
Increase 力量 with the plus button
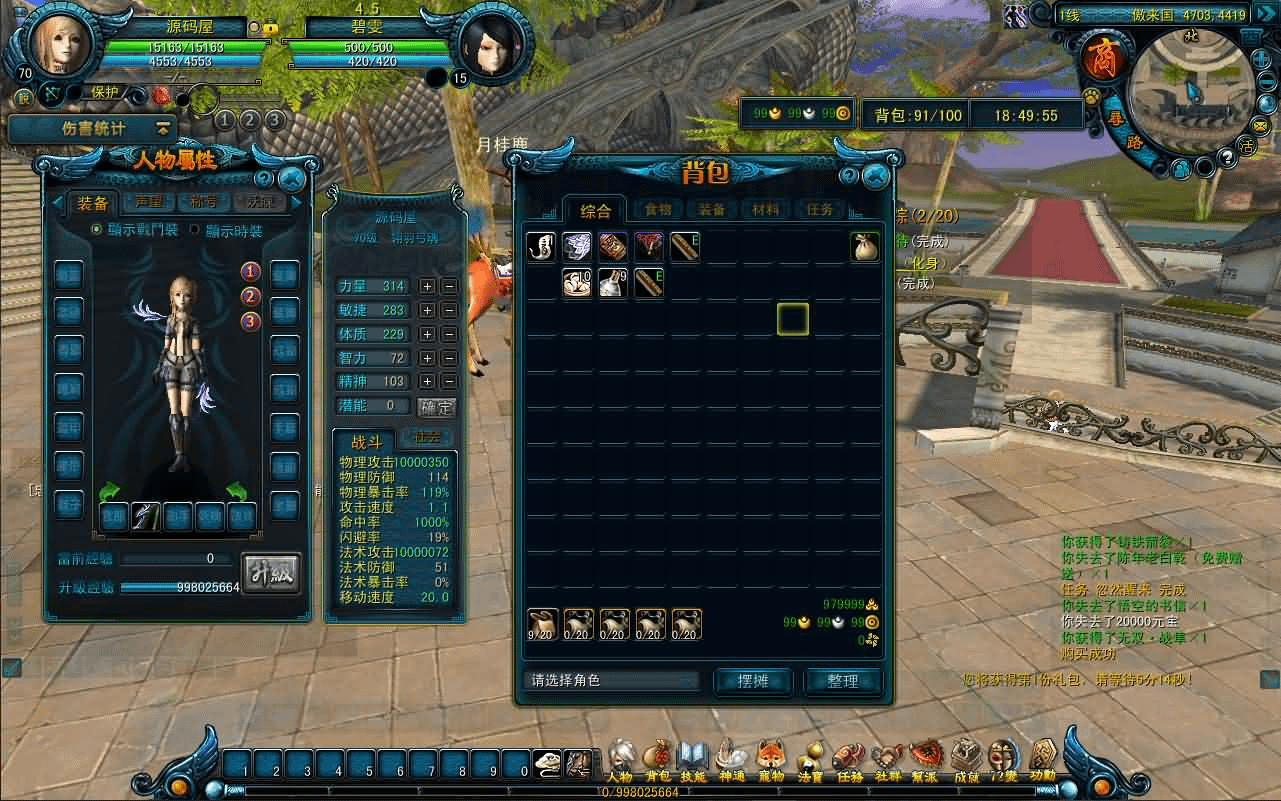(x=427, y=286)
